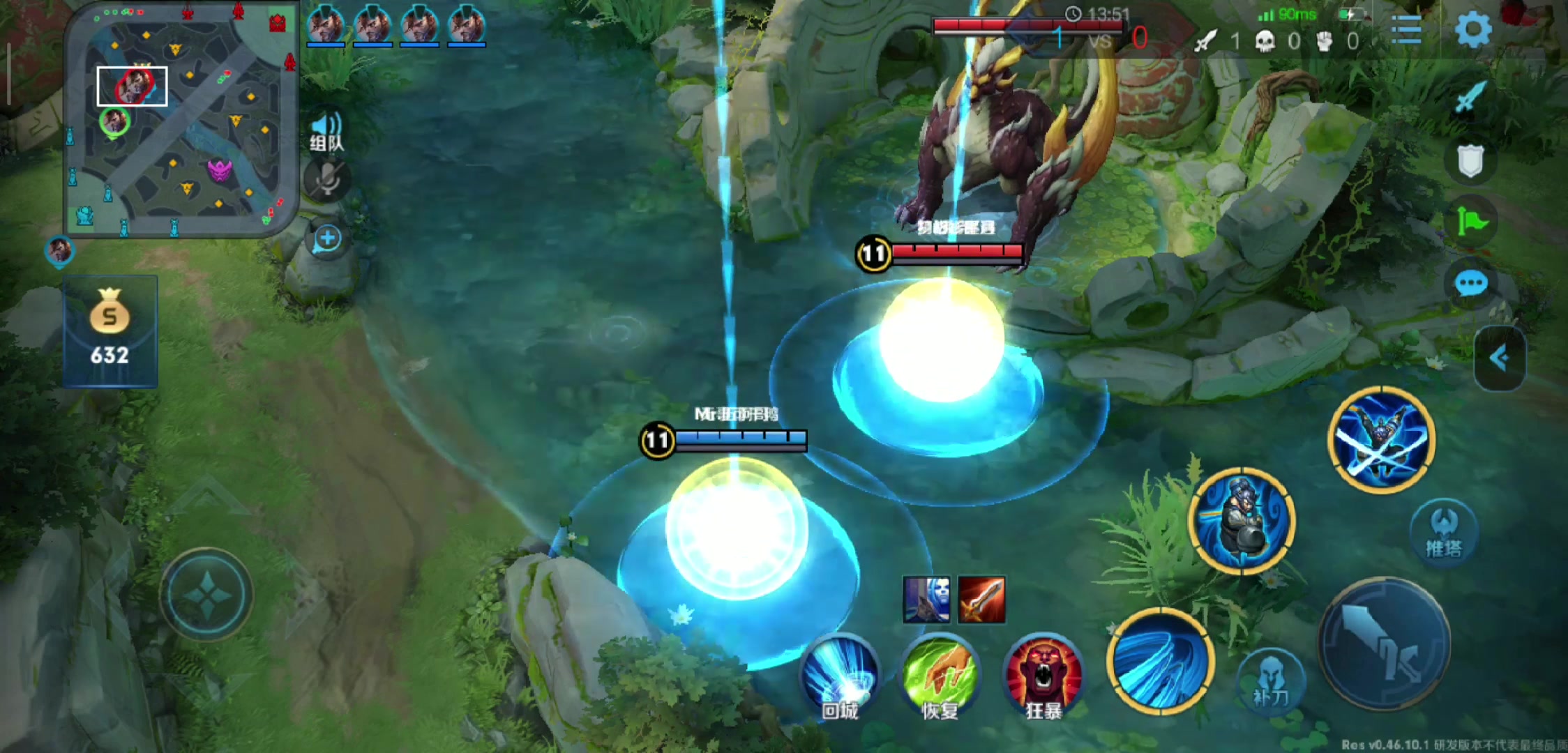Open the scoreboard list icon
Screen dimensions: 1568x753
point(1405,31)
